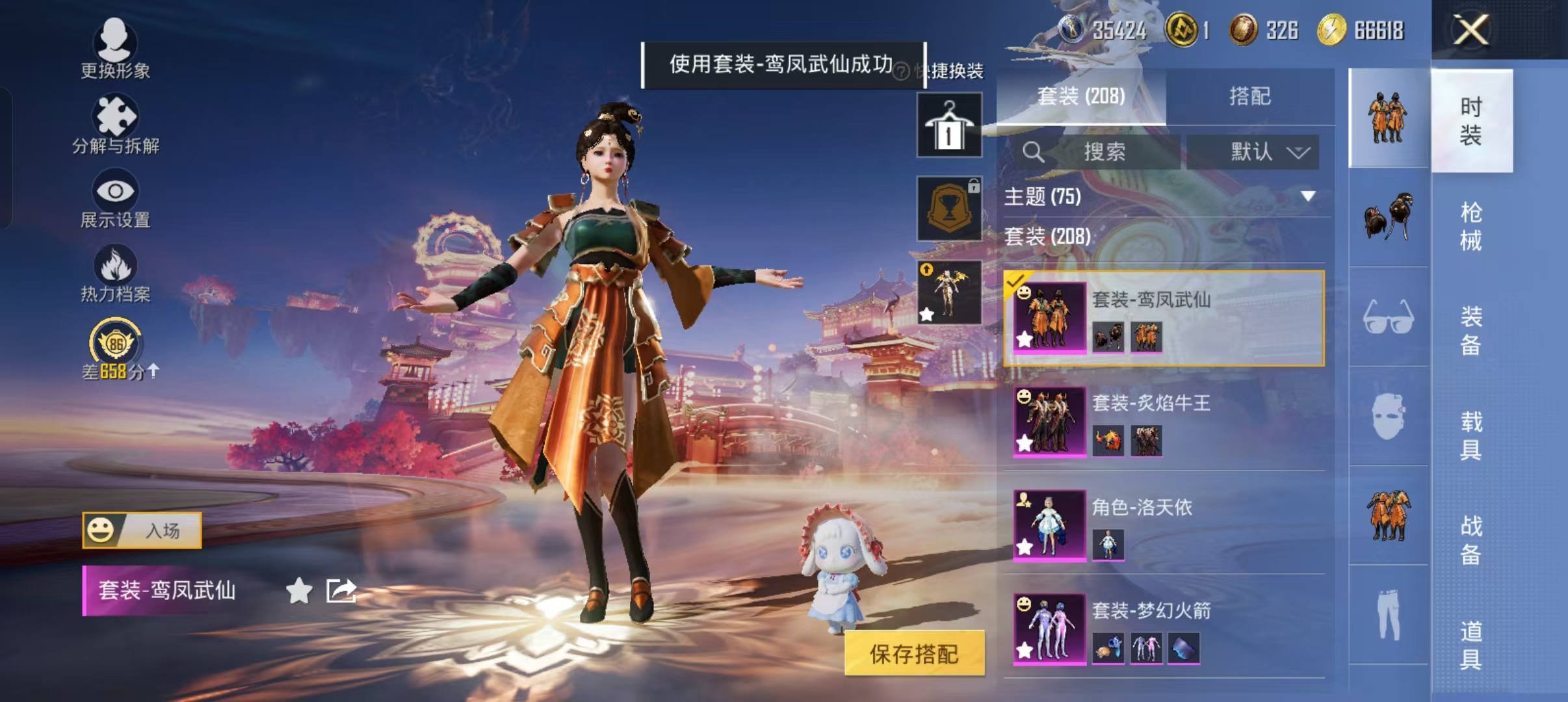Expand the 套装 (208) section

[x=1047, y=237]
